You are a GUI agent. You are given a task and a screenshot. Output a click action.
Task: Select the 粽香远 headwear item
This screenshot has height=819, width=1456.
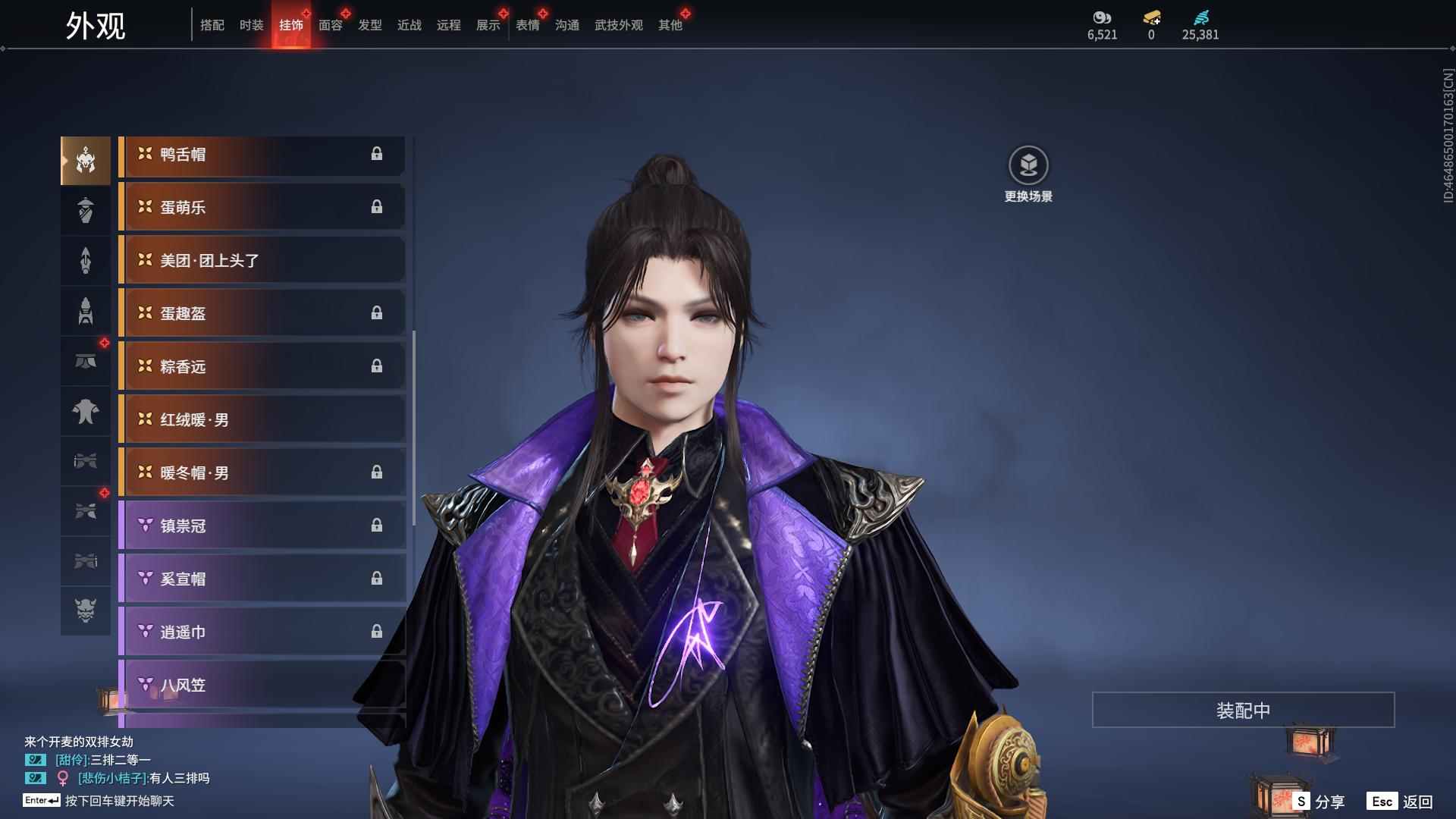(x=262, y=367)
